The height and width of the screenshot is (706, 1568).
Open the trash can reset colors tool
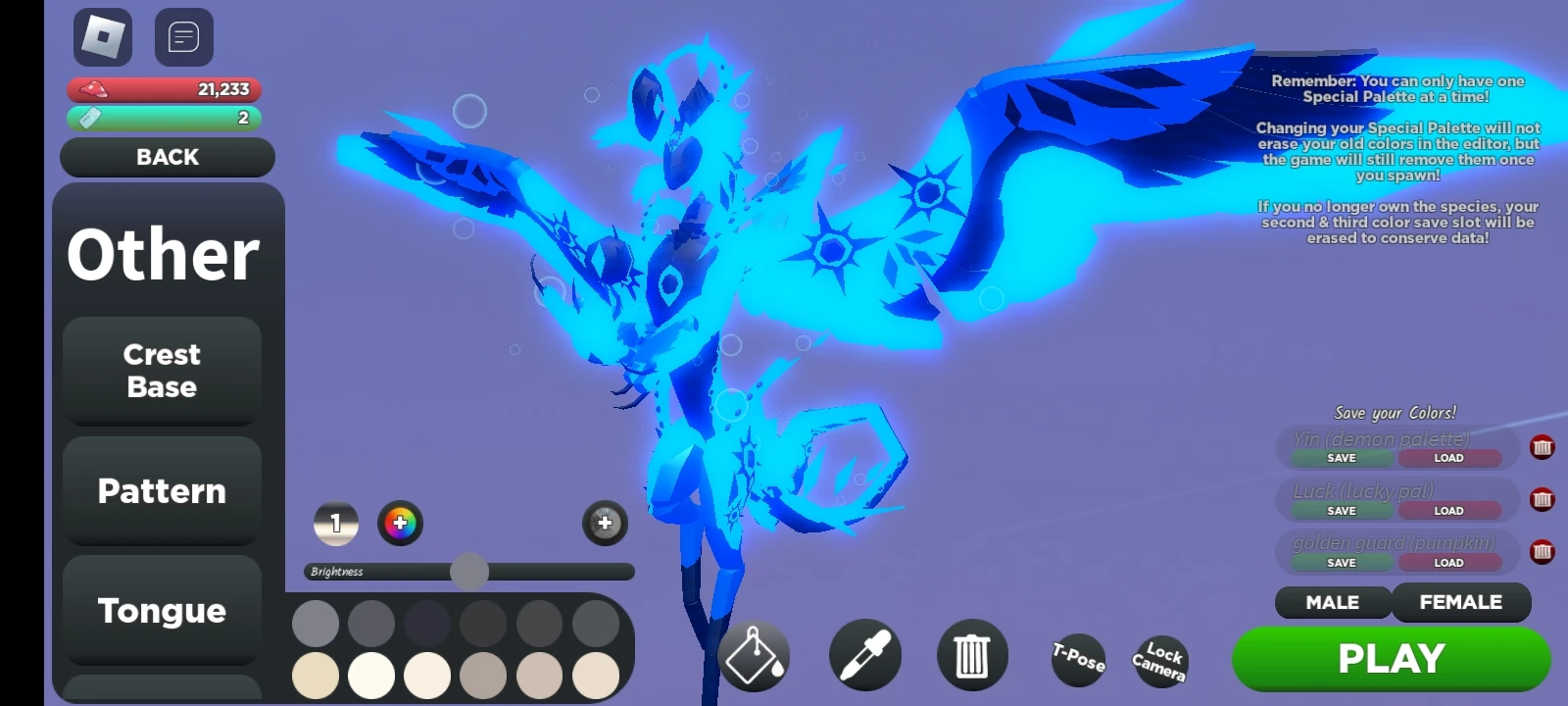click(972, 657)
